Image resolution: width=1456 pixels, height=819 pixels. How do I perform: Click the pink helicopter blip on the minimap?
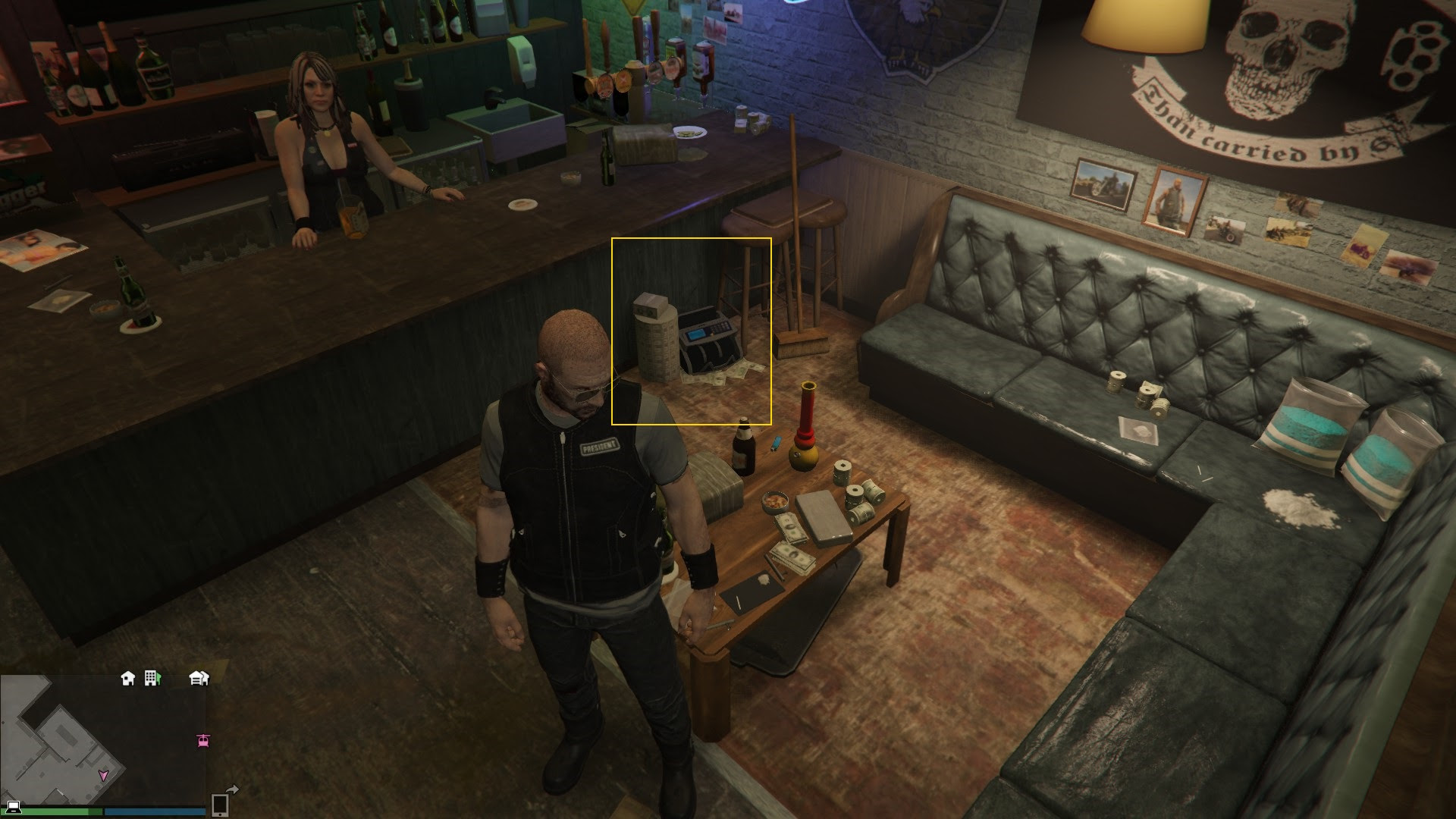tap(203, 741)
